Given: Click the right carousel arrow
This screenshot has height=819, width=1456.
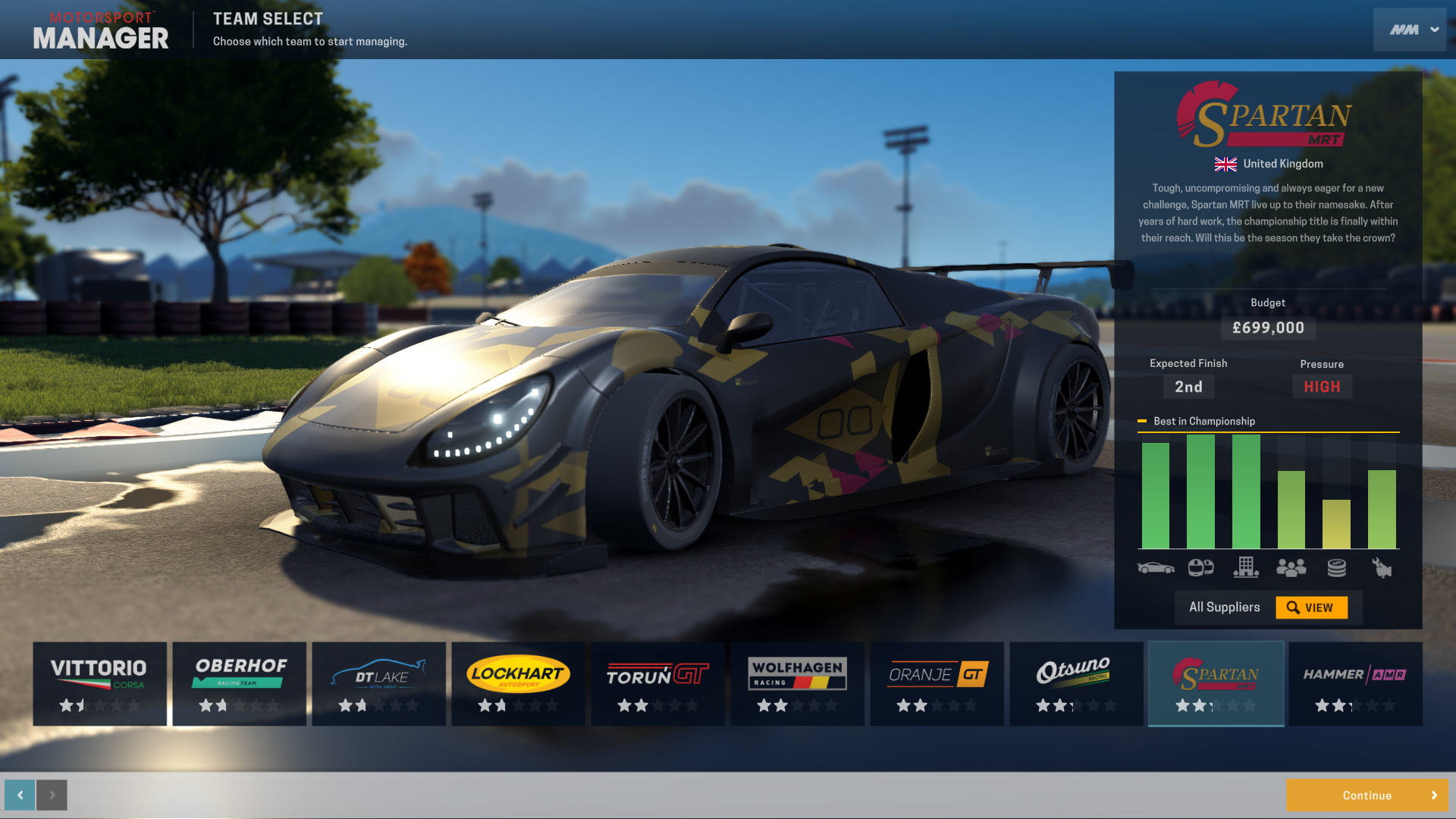Looking at the screenshot, I should [52, 795].
